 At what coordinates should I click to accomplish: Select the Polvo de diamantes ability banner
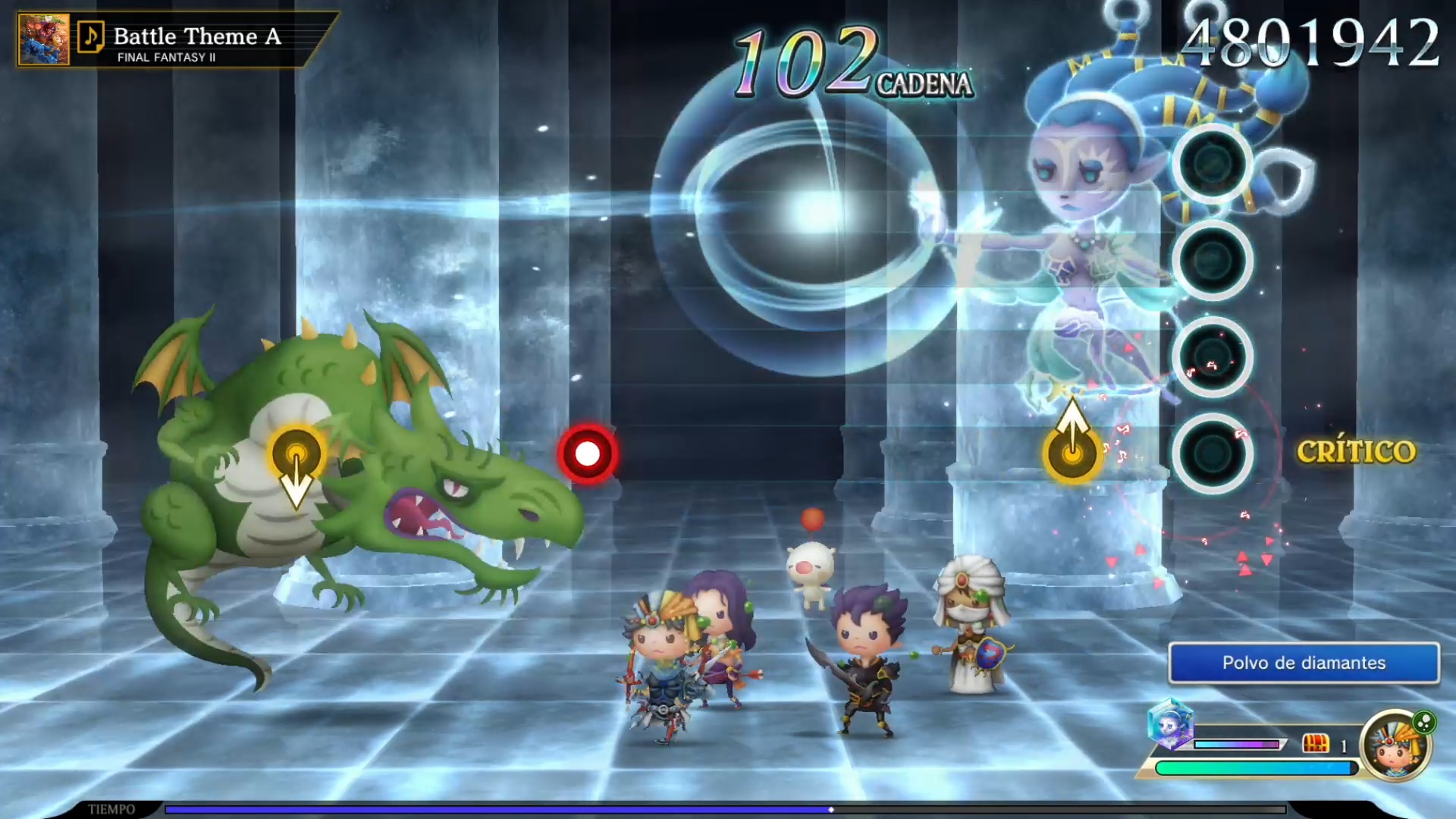(x=1304, y=663)
